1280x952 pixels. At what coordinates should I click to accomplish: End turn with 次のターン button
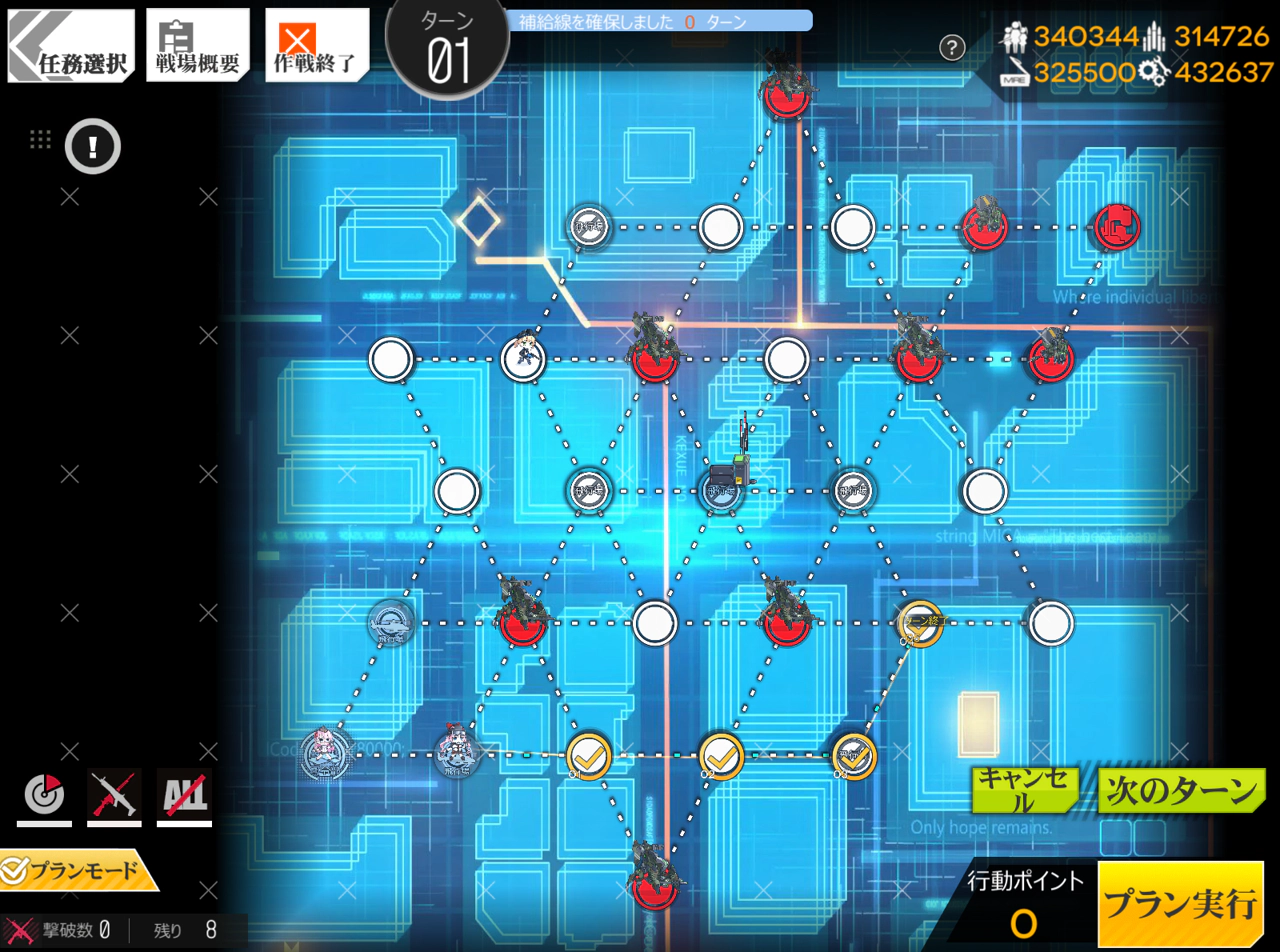(x=1180, y=791)
